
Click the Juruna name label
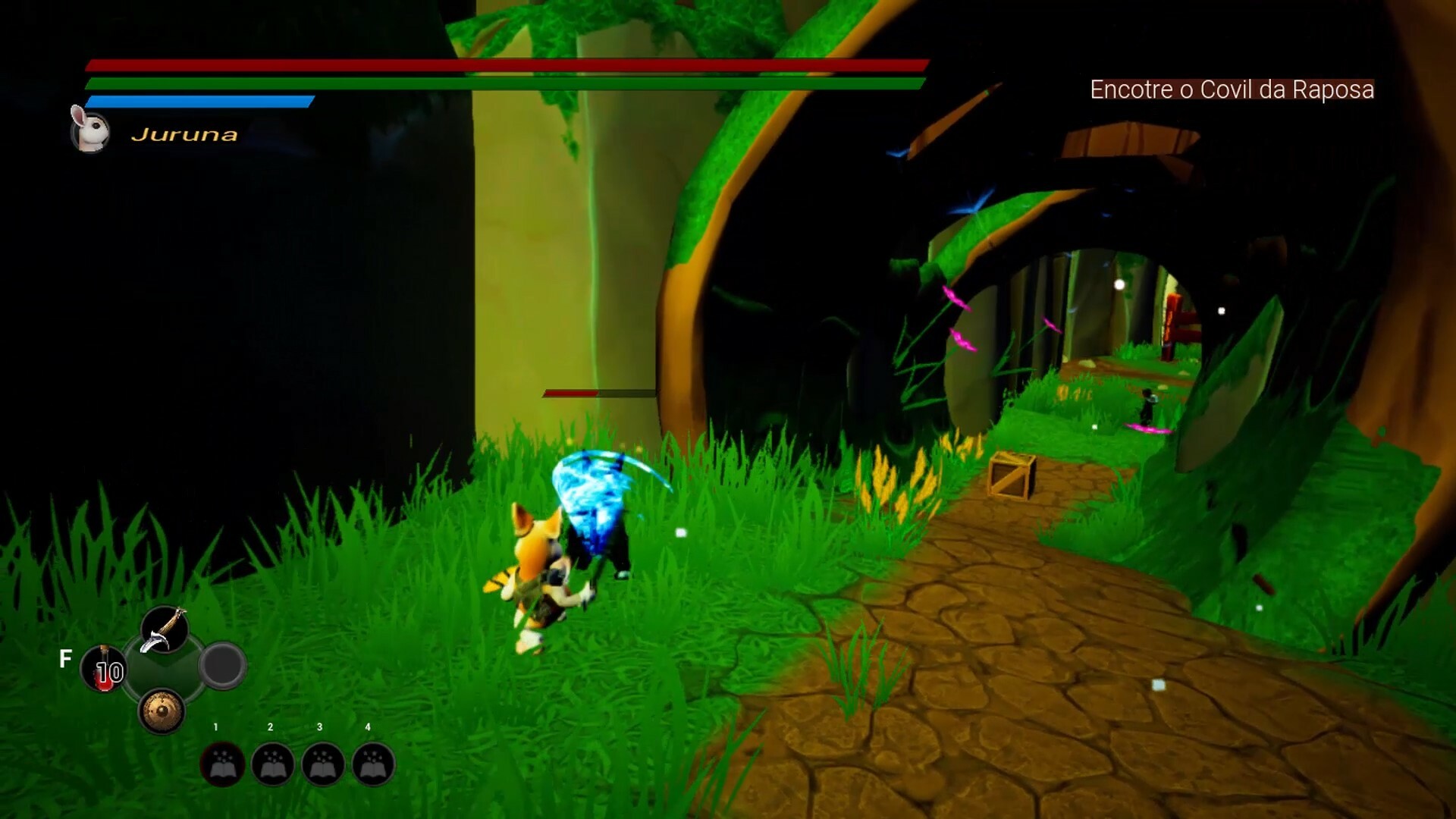coord(184,135)
